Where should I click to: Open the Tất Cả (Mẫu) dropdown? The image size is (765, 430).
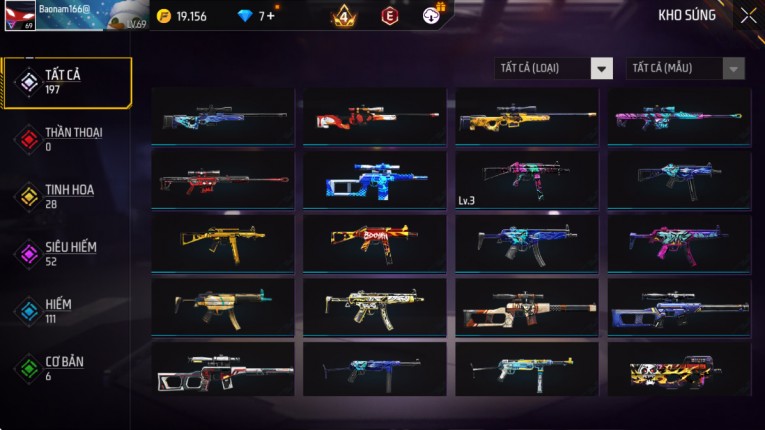[x=685, y=68]
